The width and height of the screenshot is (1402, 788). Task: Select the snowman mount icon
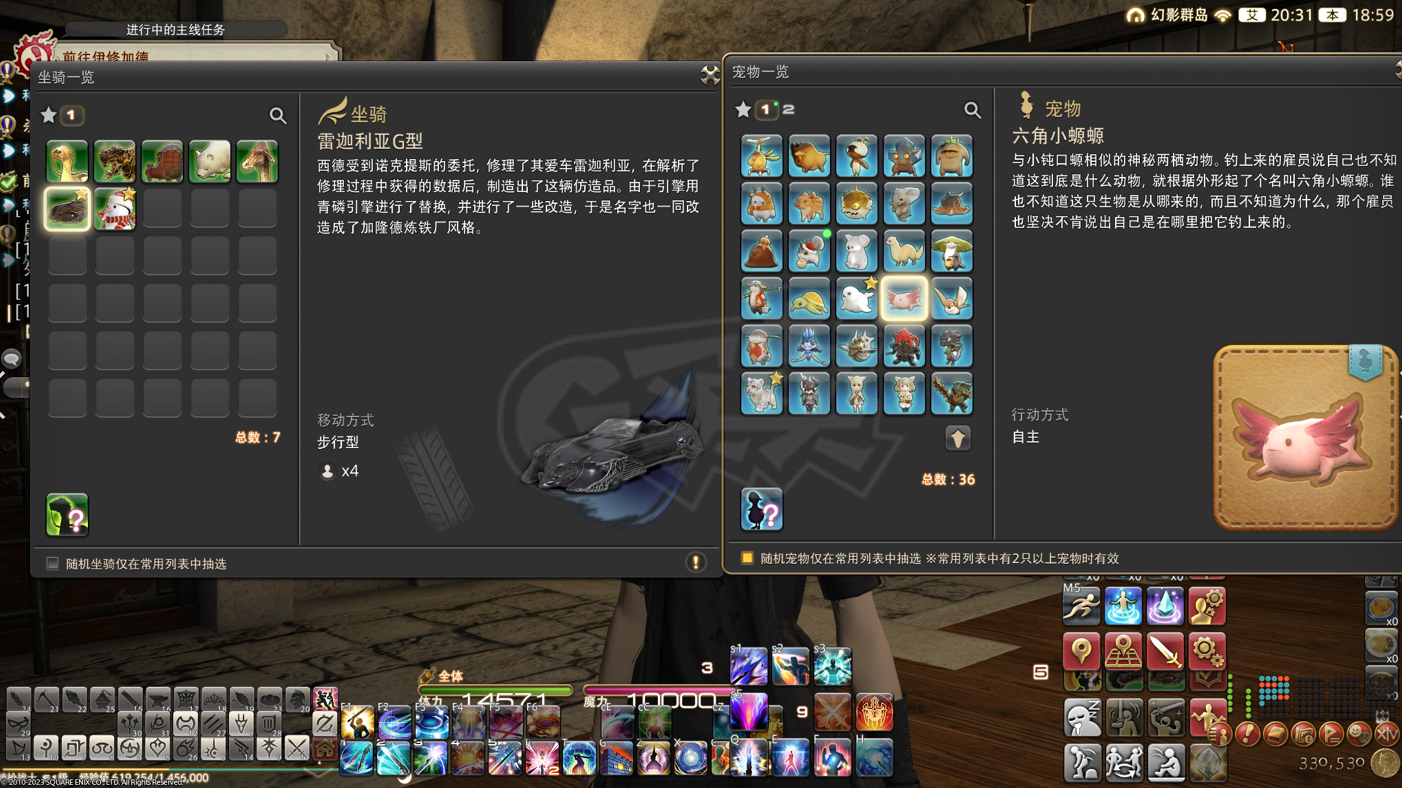pyautogui.click(x=114, y=210)
